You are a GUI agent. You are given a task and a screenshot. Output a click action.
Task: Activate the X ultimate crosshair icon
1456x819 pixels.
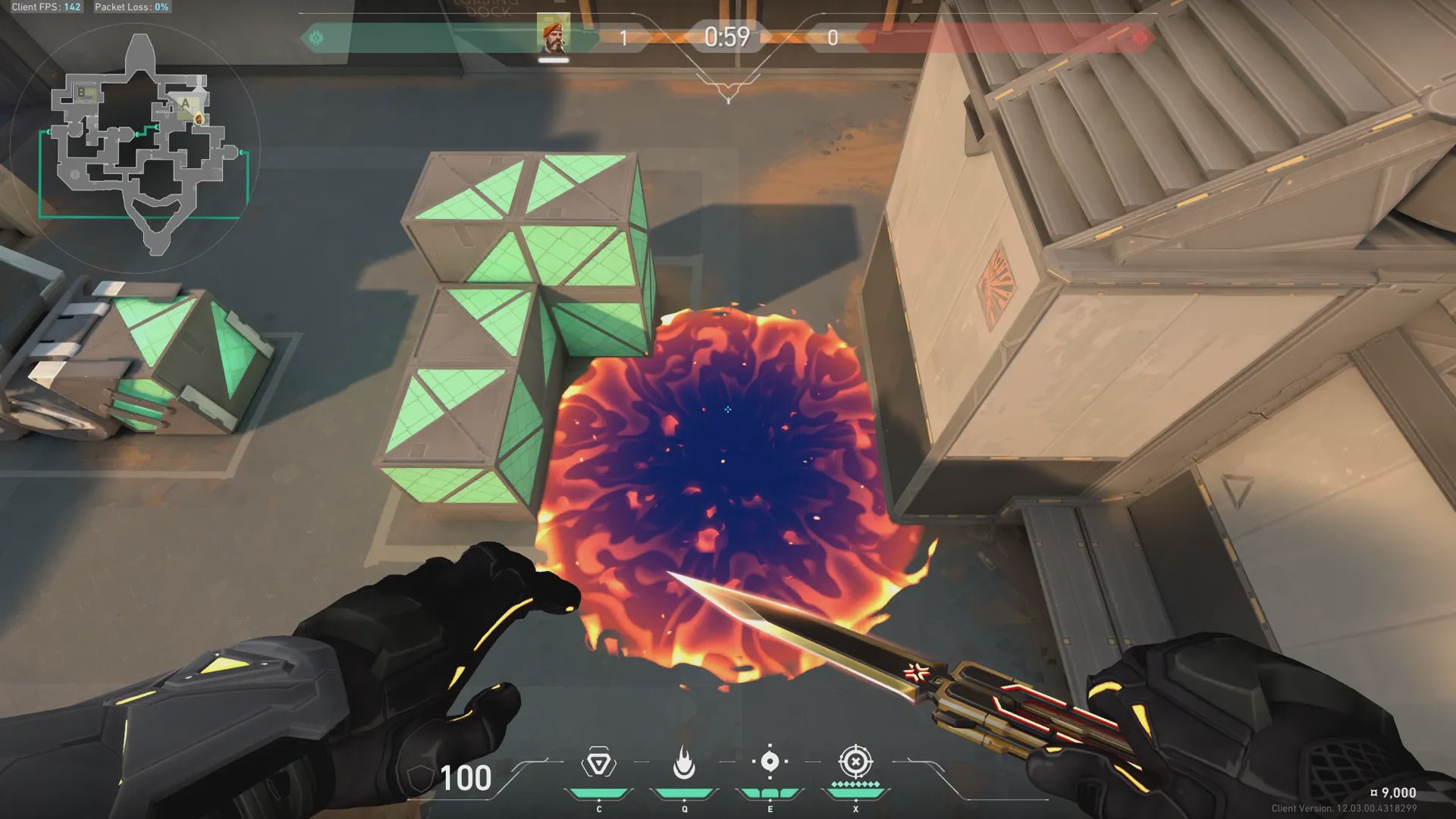(855, 761)
